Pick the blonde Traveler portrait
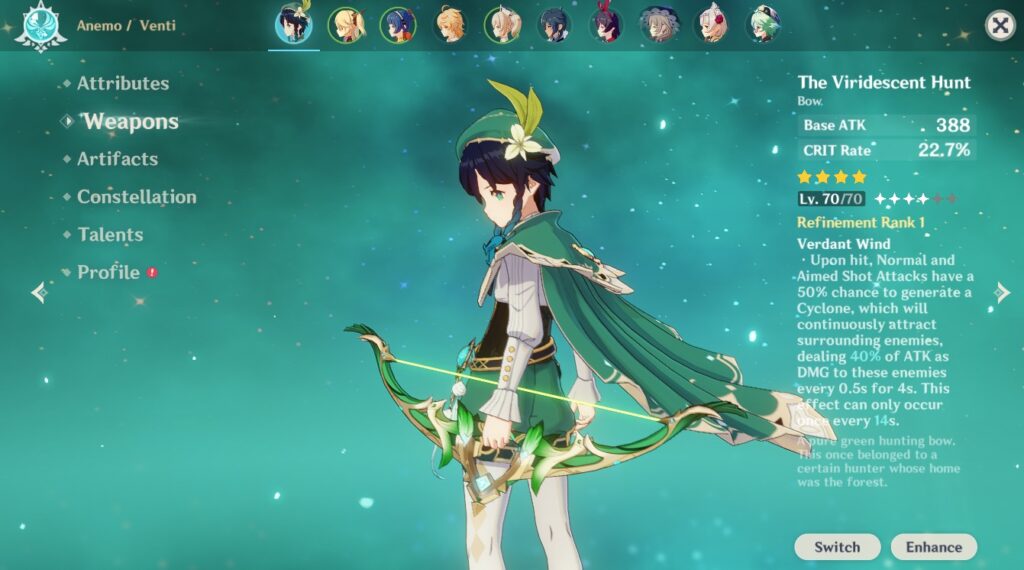The image size is (1024, 570). [x=450, y=25]
